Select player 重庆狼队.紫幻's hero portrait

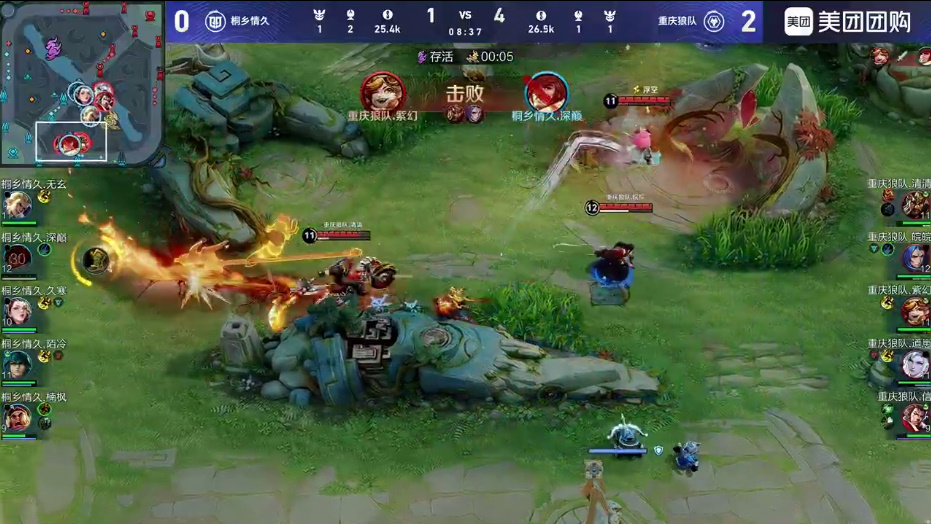click(x=914, y=312)
